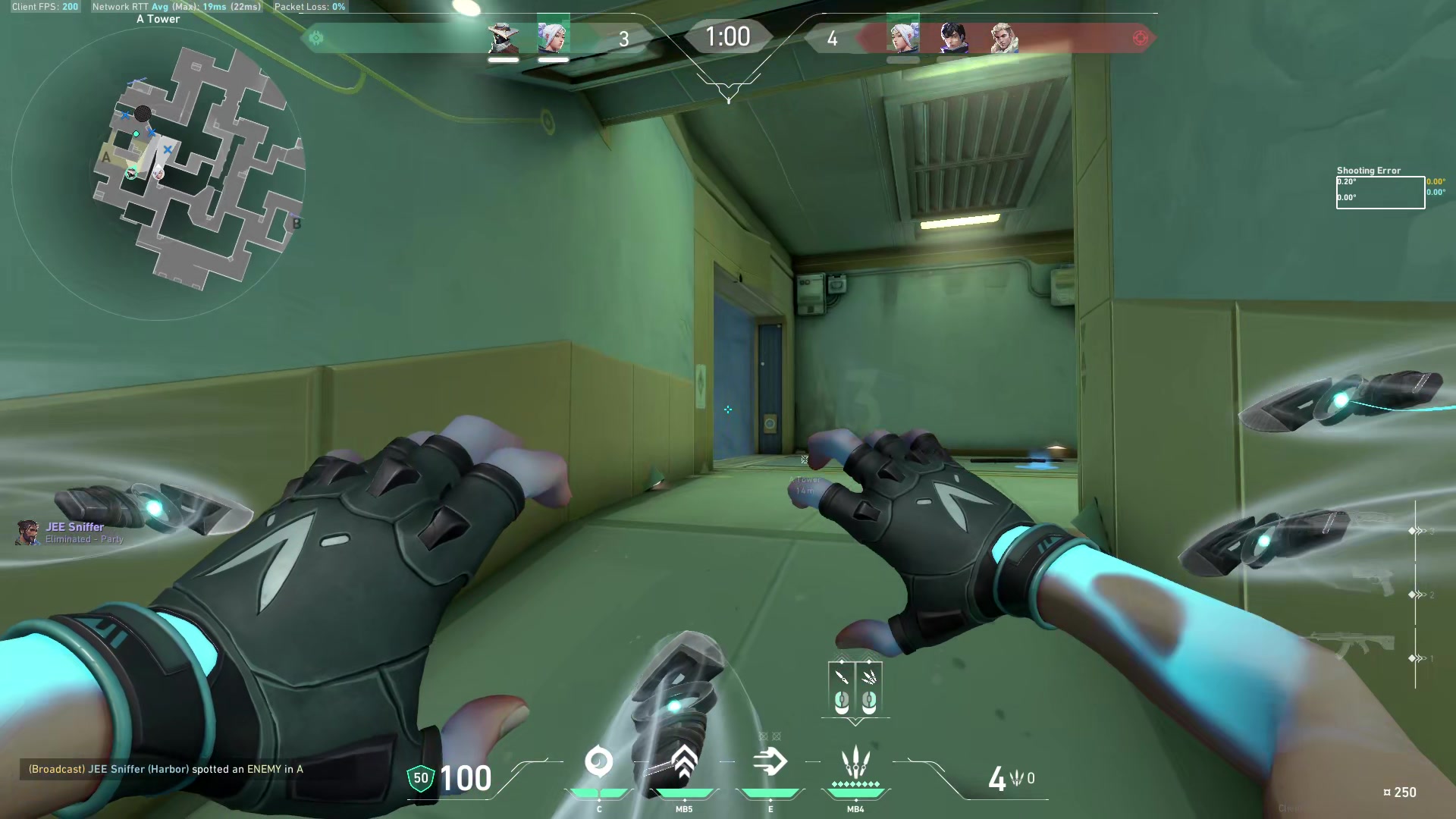Select the dark-haired enemy agent portrait
This screenshot has height=819, width=1456.
pos(953,38)
